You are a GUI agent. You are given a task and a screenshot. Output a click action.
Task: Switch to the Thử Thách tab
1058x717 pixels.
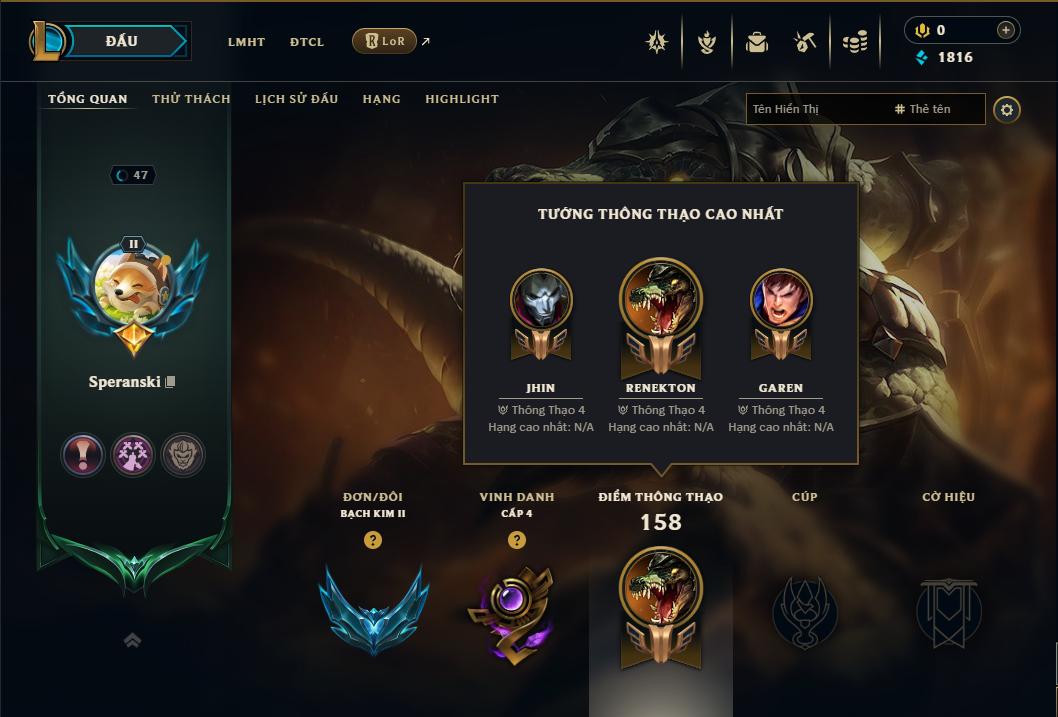tap(191, 99)
